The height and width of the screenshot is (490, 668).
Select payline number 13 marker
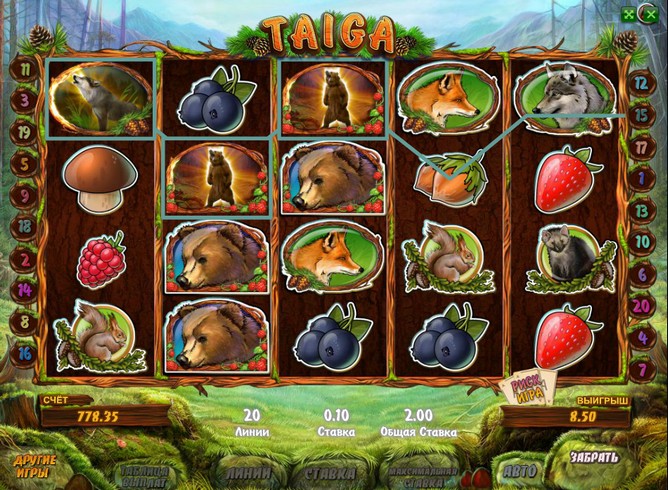coord(640,208)
